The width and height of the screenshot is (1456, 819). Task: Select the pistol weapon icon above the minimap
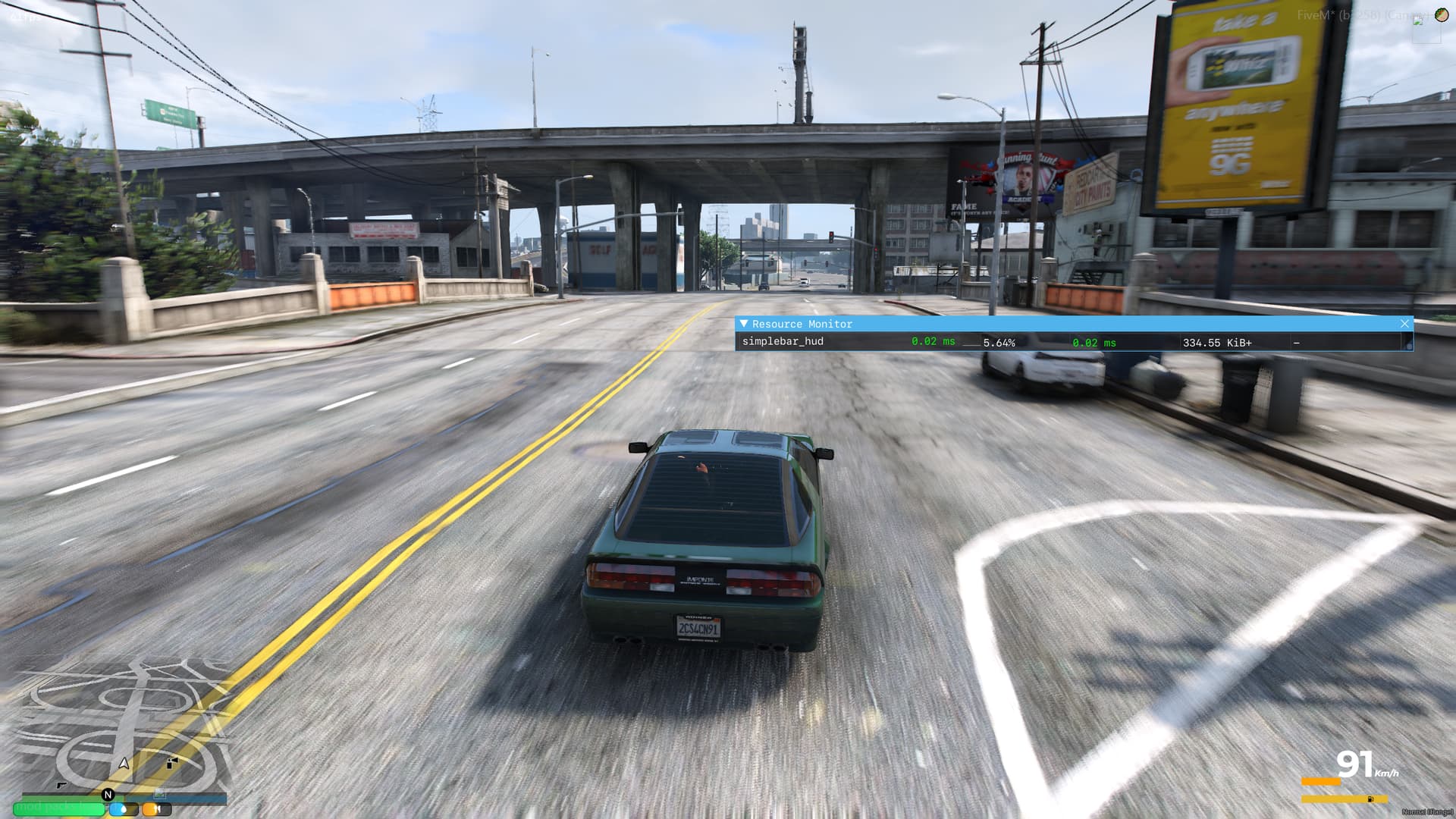coord(61,785)
